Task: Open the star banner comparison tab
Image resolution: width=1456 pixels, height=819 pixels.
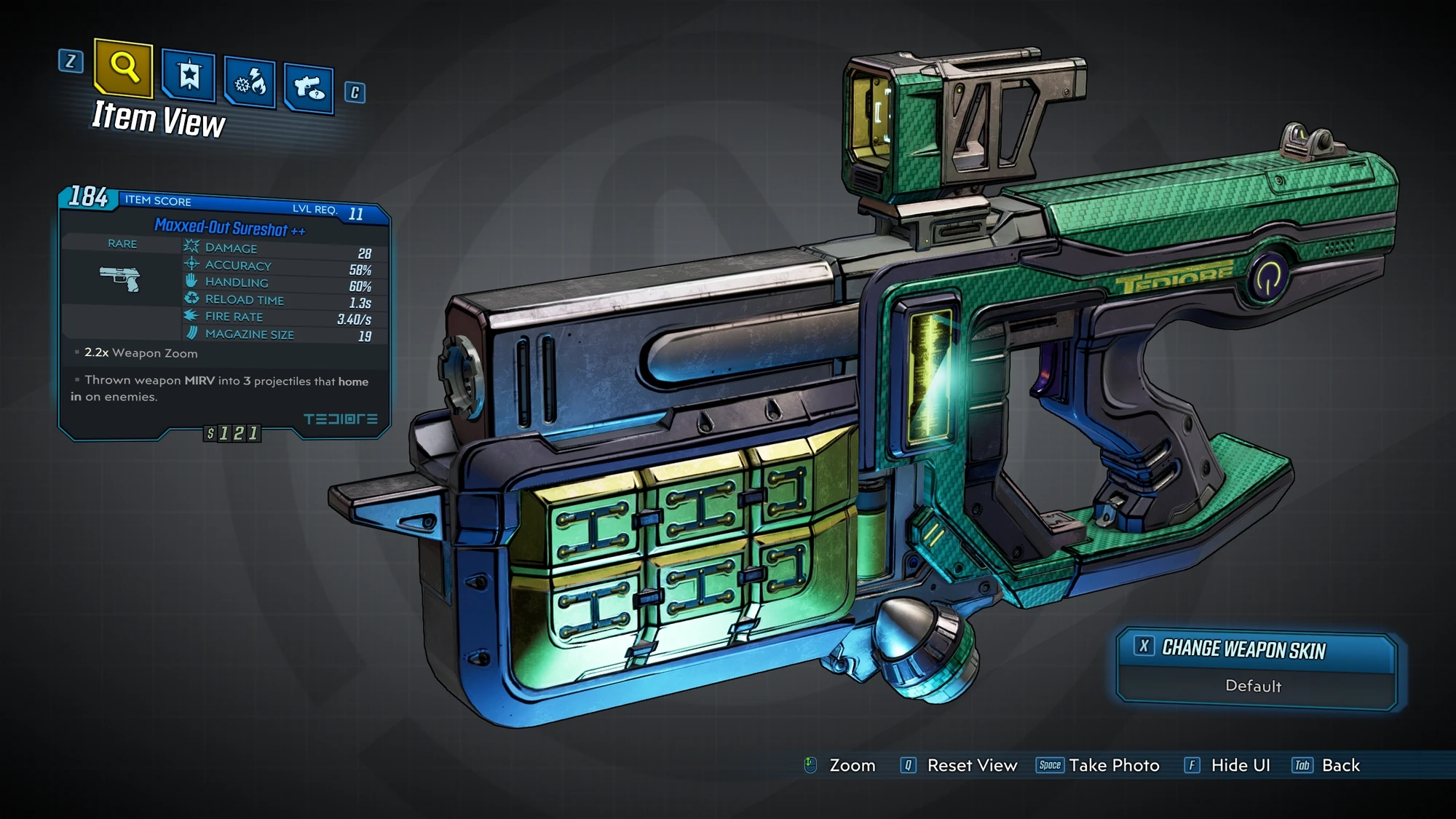Action: (189, 75)
